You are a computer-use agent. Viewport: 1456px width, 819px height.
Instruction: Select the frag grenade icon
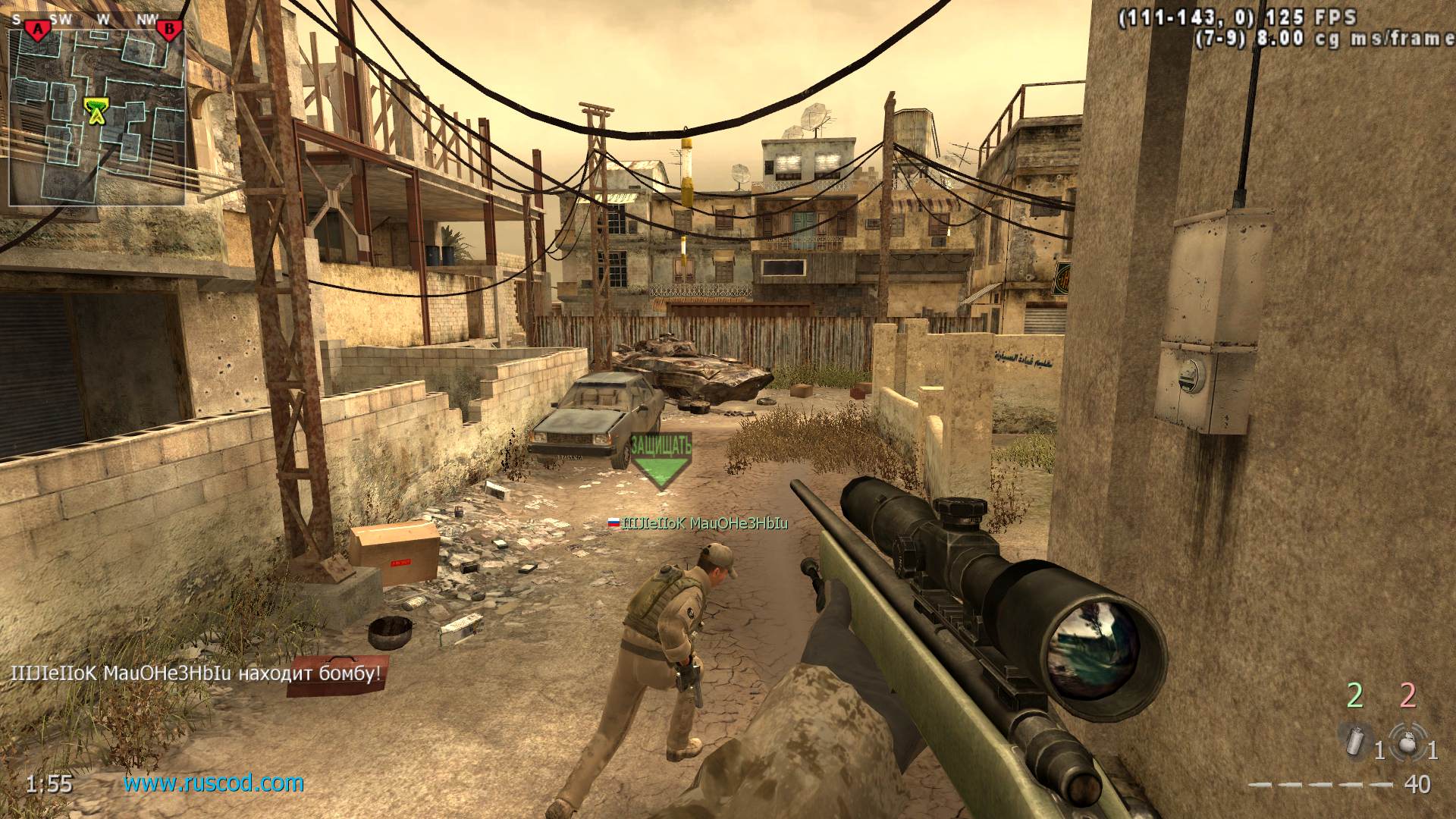(x=1408, y=741)
